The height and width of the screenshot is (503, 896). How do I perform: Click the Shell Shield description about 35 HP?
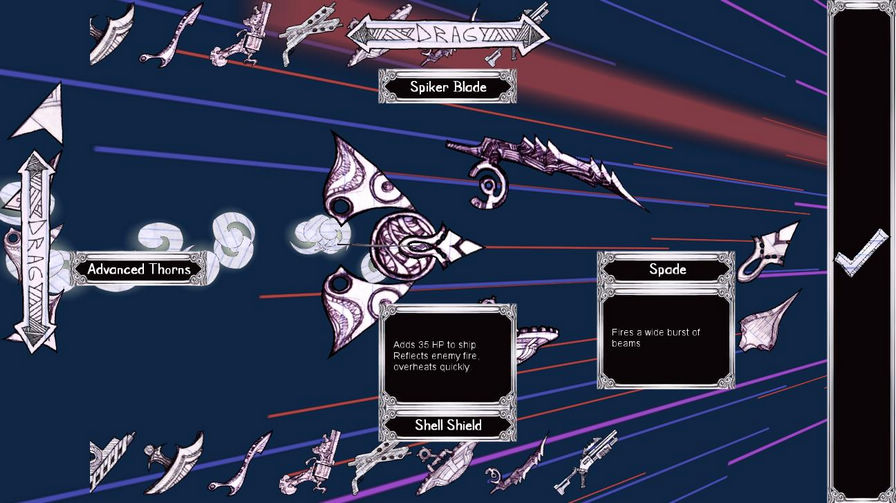448,355
